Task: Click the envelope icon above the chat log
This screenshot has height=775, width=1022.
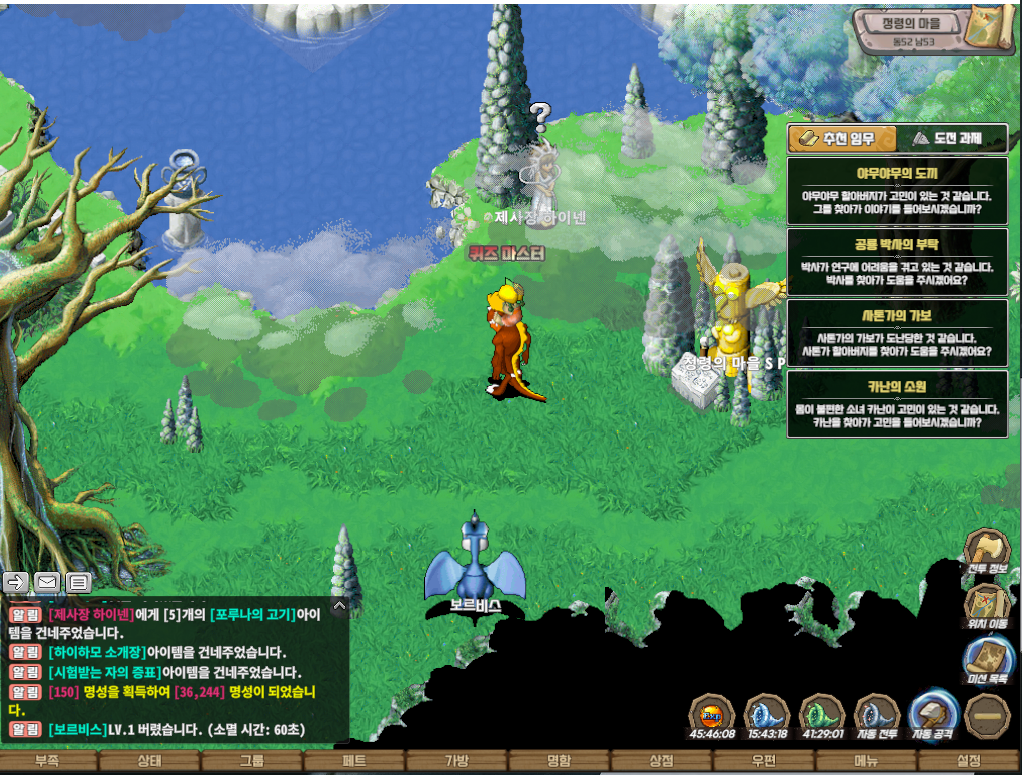Action: pyautogui.click(x=46, y=581)
